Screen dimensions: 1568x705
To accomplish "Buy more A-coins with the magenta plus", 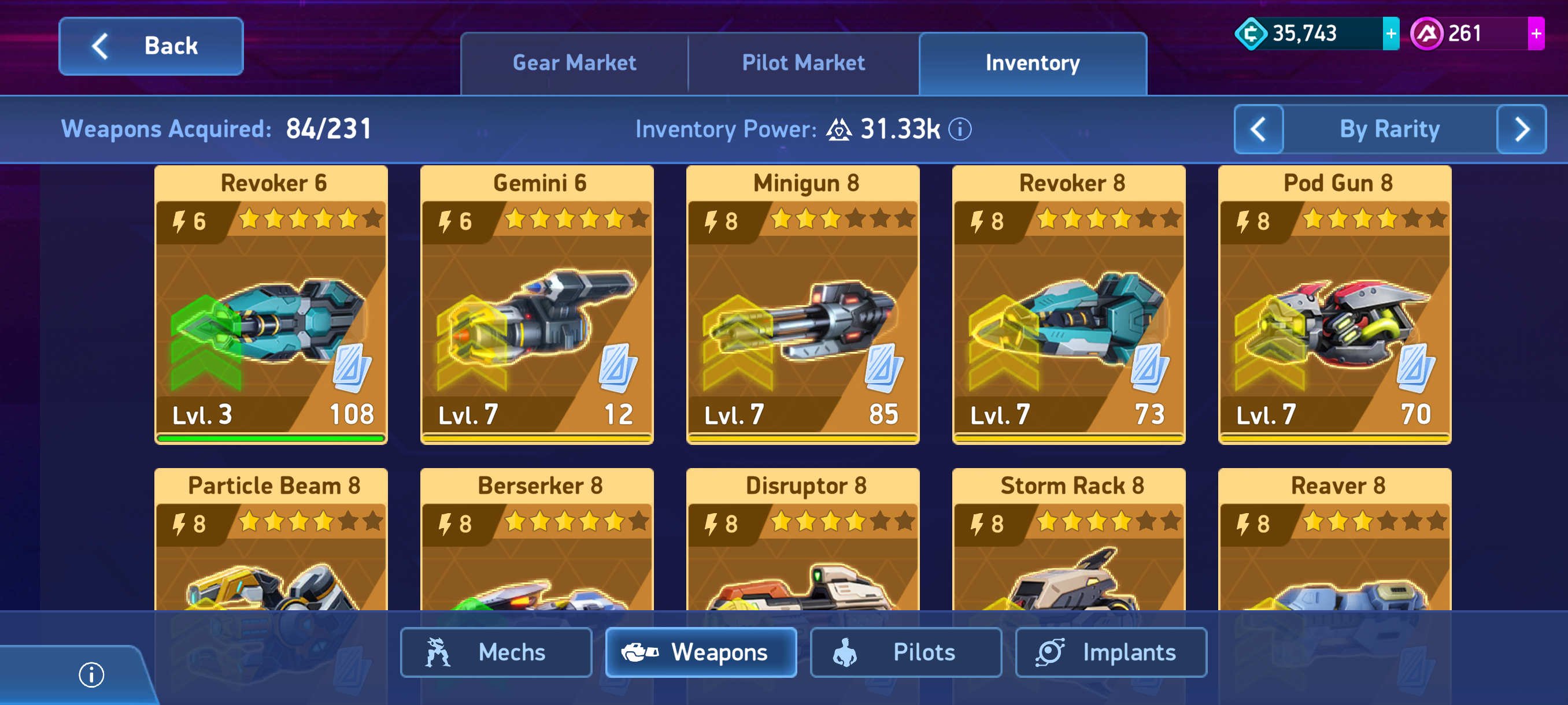I will pos(1535,34).
